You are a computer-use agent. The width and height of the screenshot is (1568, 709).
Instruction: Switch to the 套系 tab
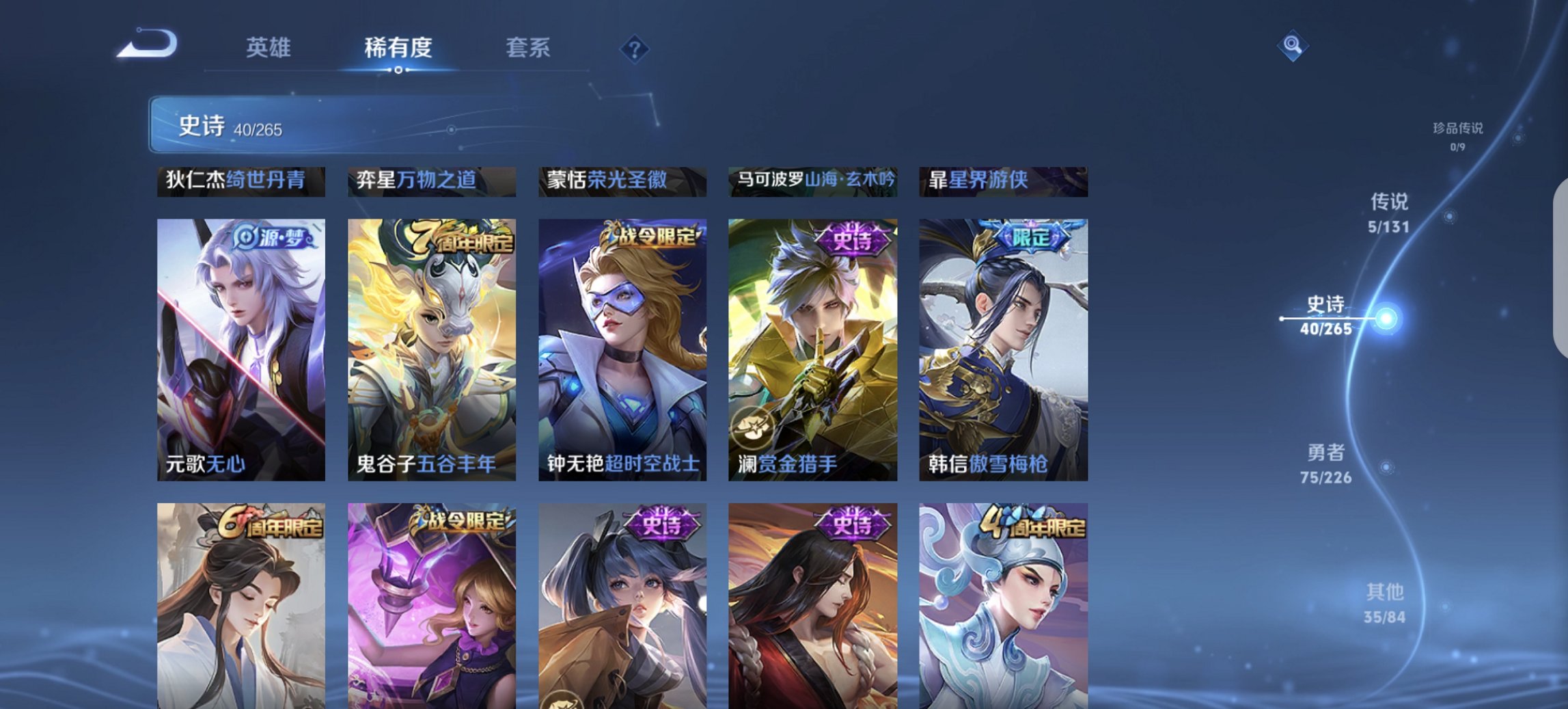(528, 47)
